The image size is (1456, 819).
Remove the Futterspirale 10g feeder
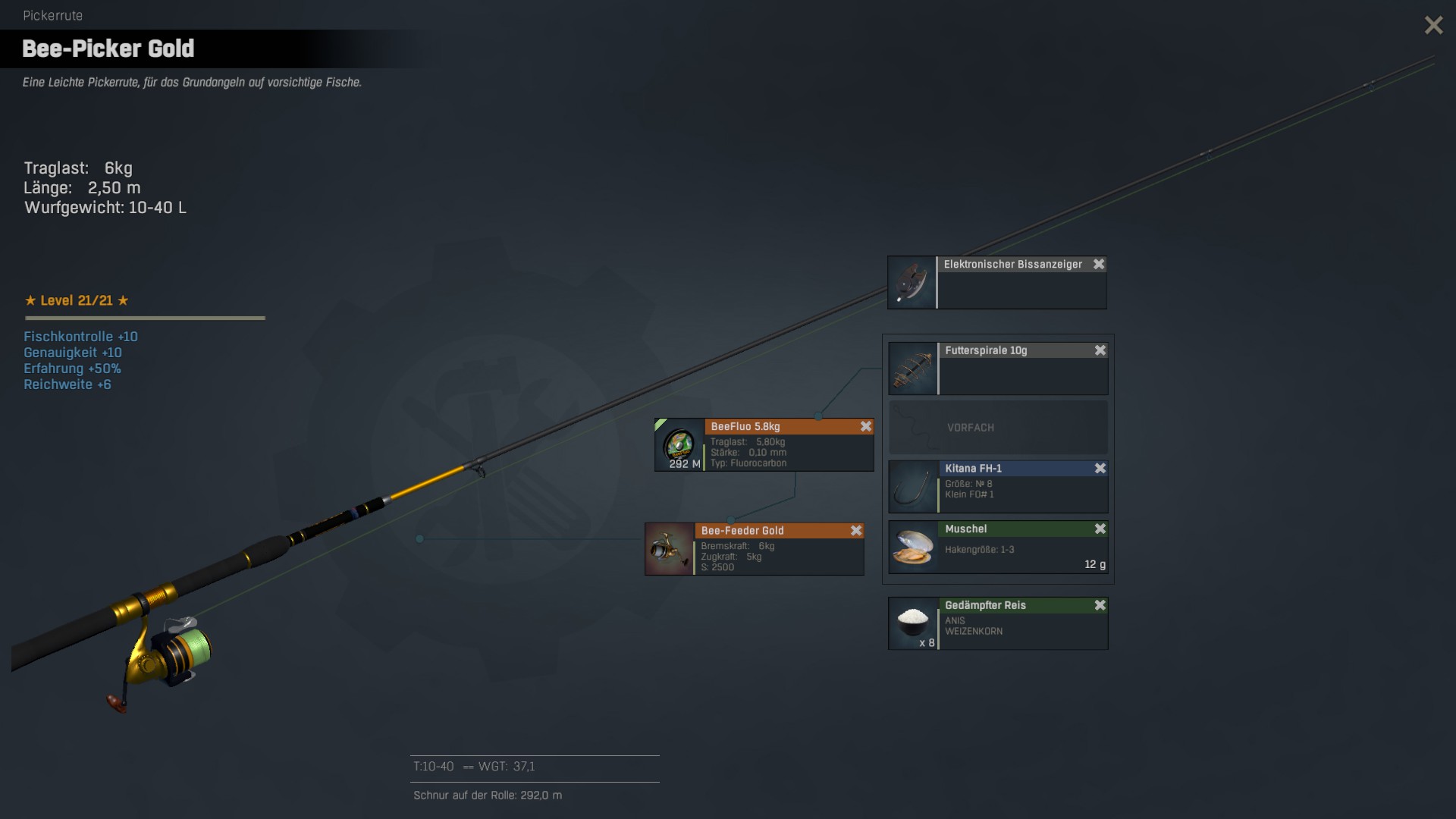[x=1100, y=350]
